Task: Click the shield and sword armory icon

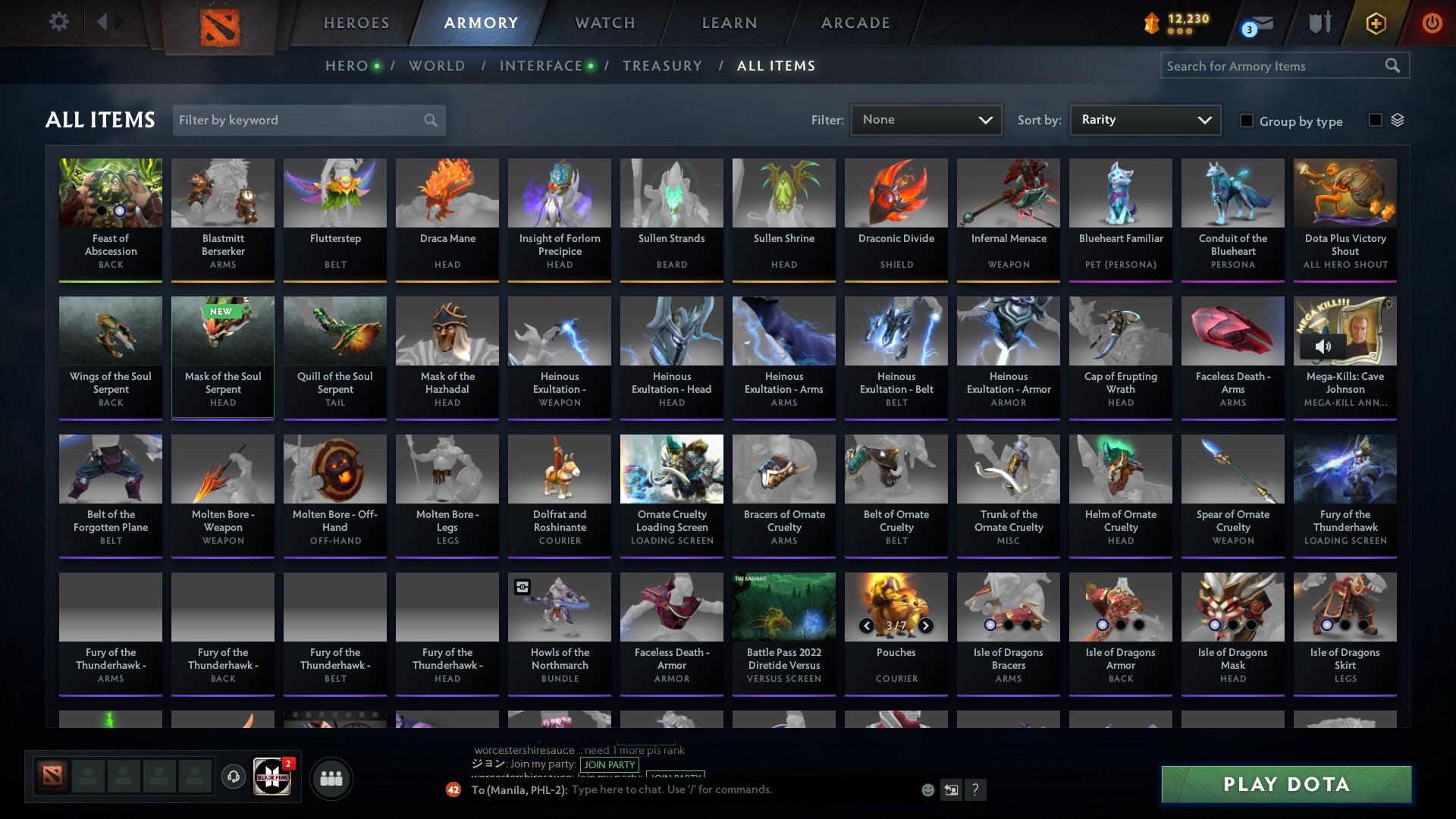Action: [1319, 23]
